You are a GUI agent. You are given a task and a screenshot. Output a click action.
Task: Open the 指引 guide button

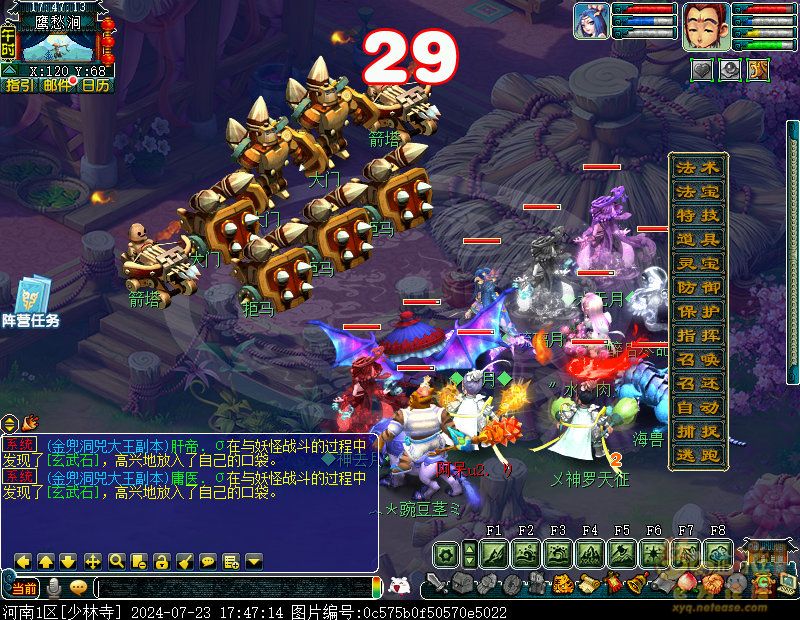tap(19, 86)
